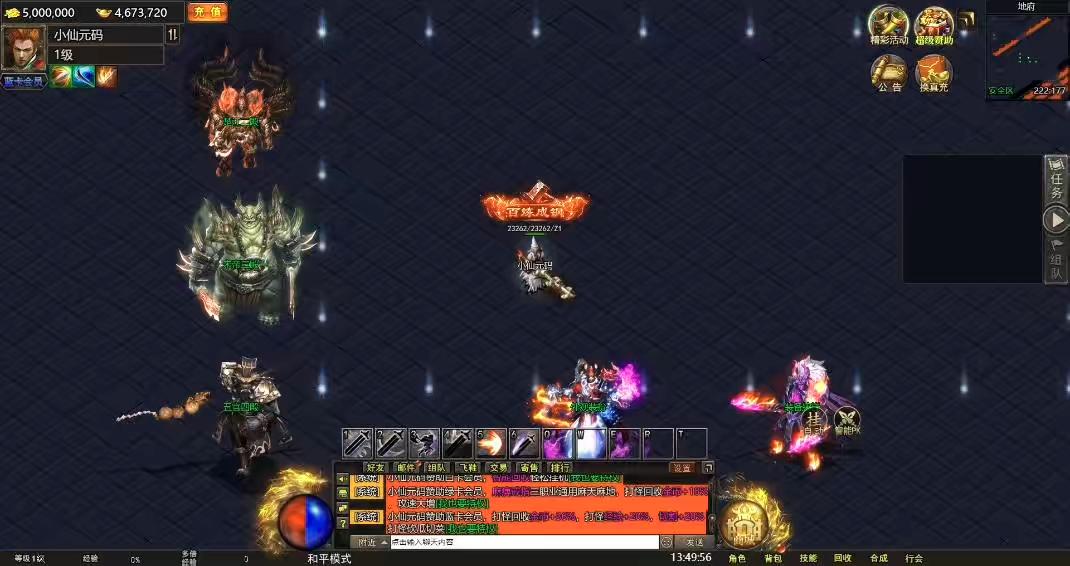The height and width of the screenshot is (566, 1070).
Task: Open the 角色 character menu
Action: point(737,558)
